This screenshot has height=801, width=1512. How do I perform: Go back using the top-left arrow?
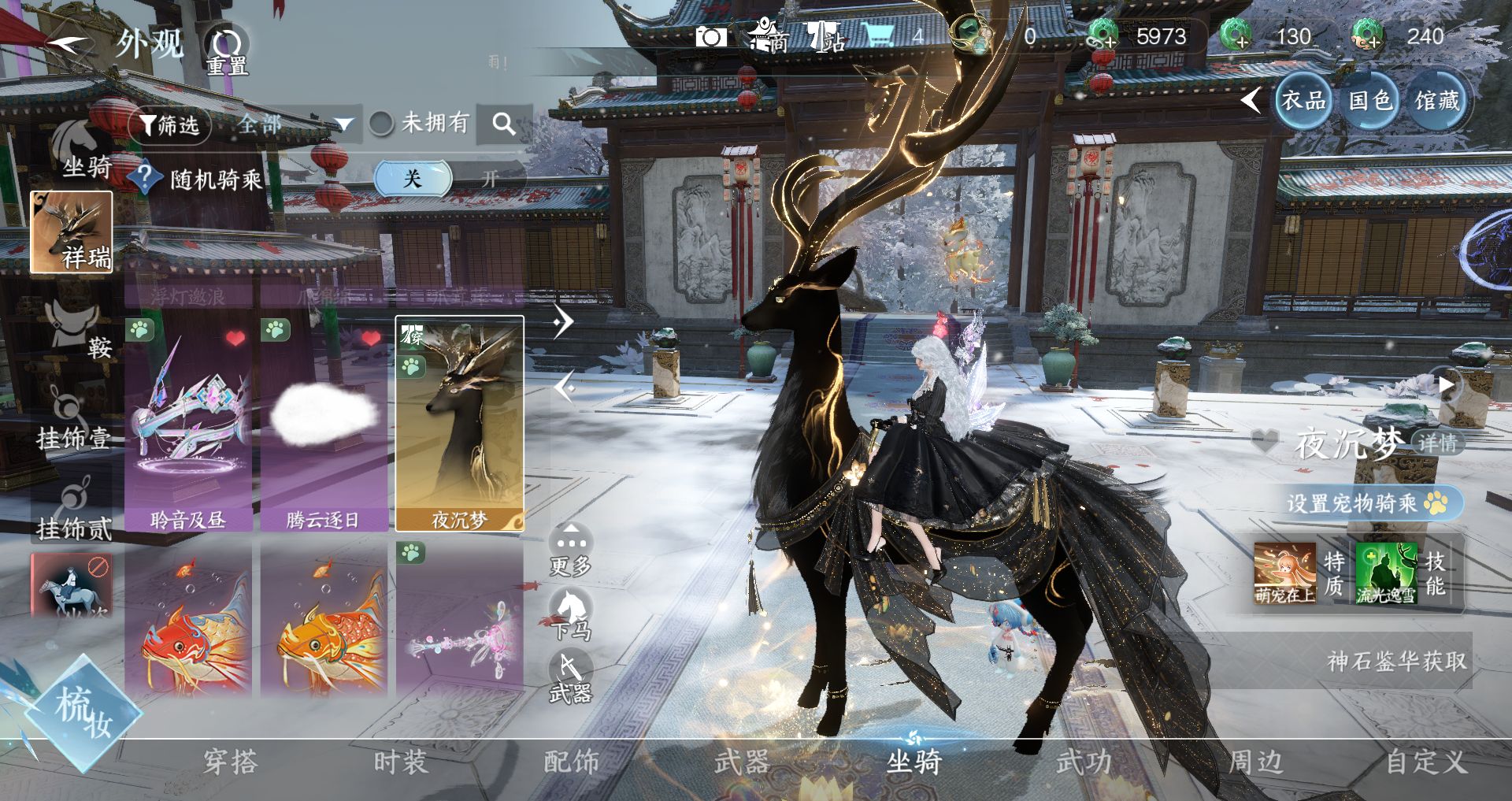[69, 45]
